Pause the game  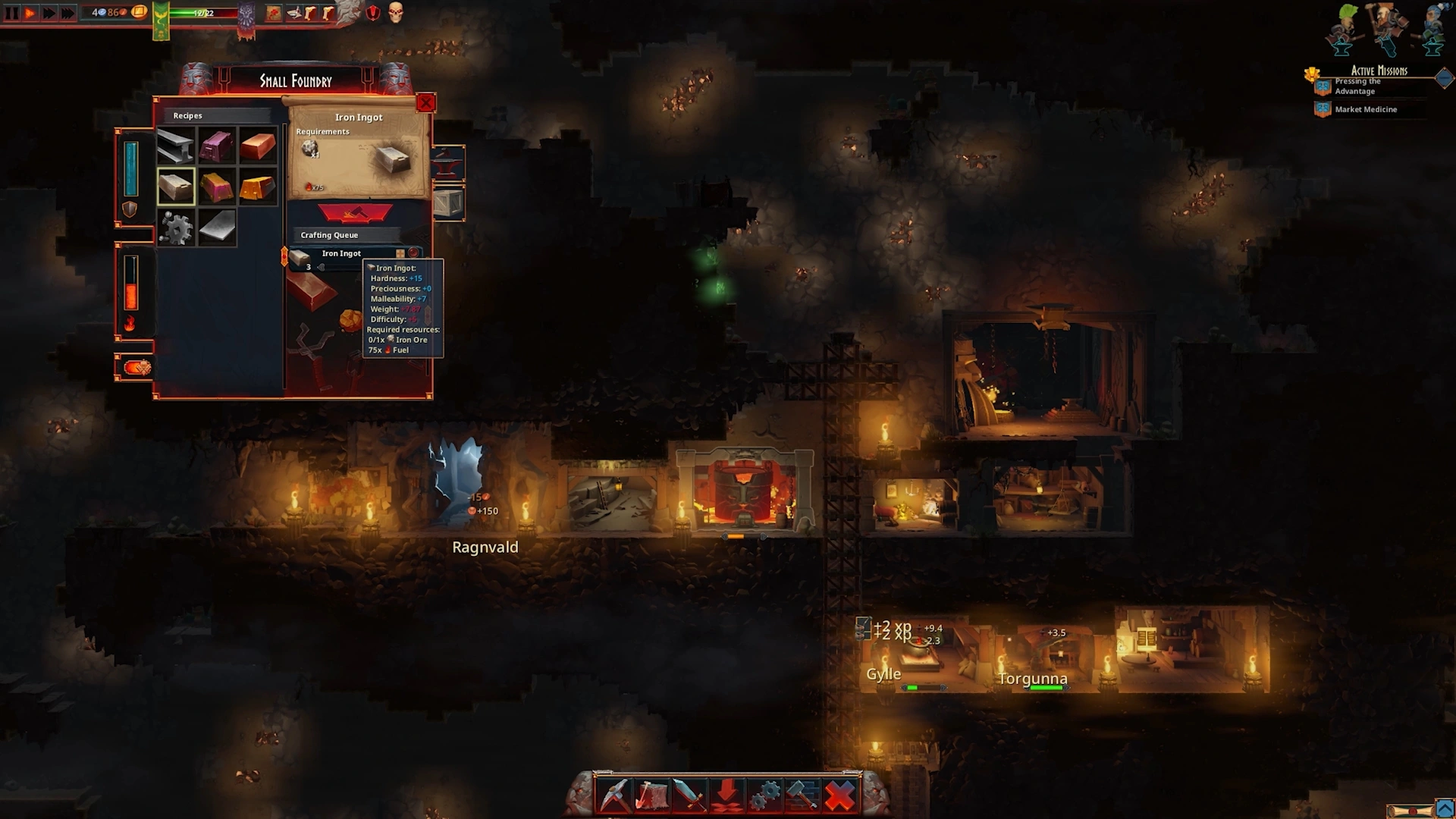(12, 13)
